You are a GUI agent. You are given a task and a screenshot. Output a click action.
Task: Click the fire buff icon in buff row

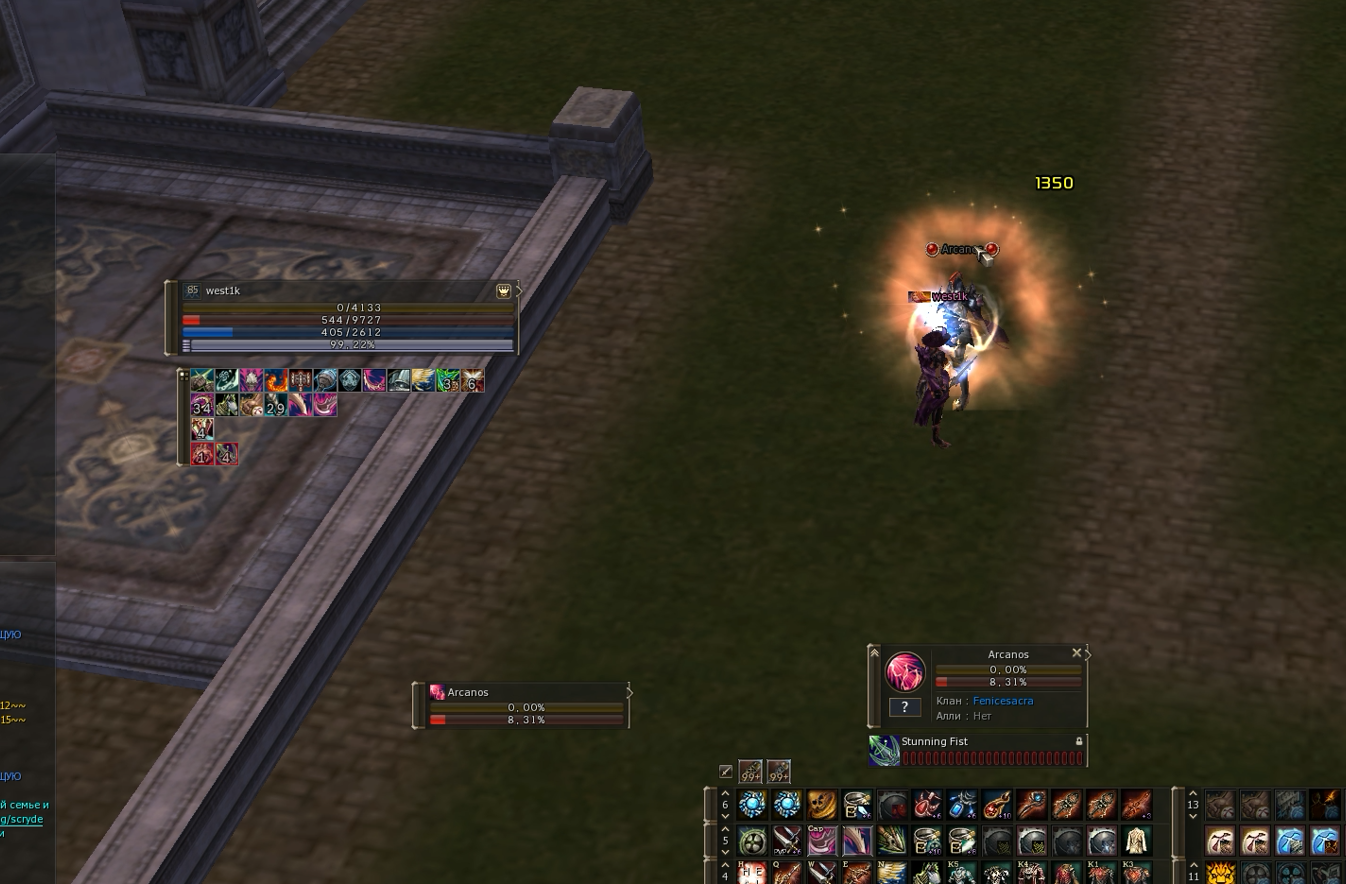(276, 380)
